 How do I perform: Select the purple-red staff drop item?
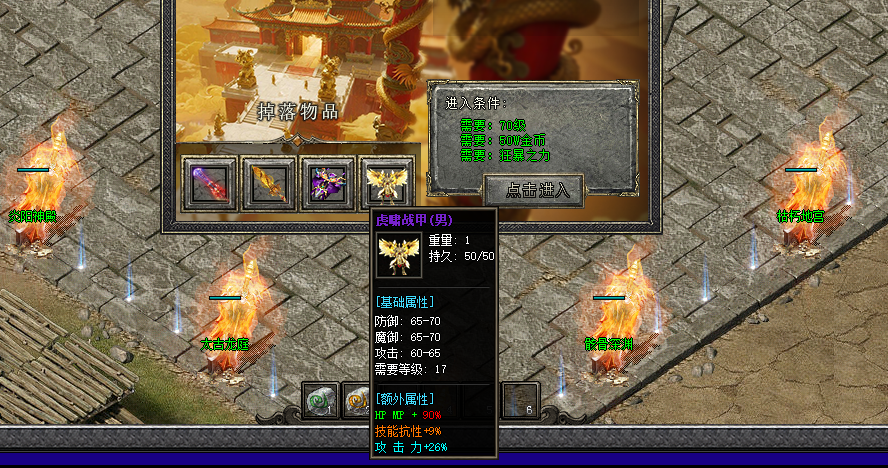[x=209, y=184]
